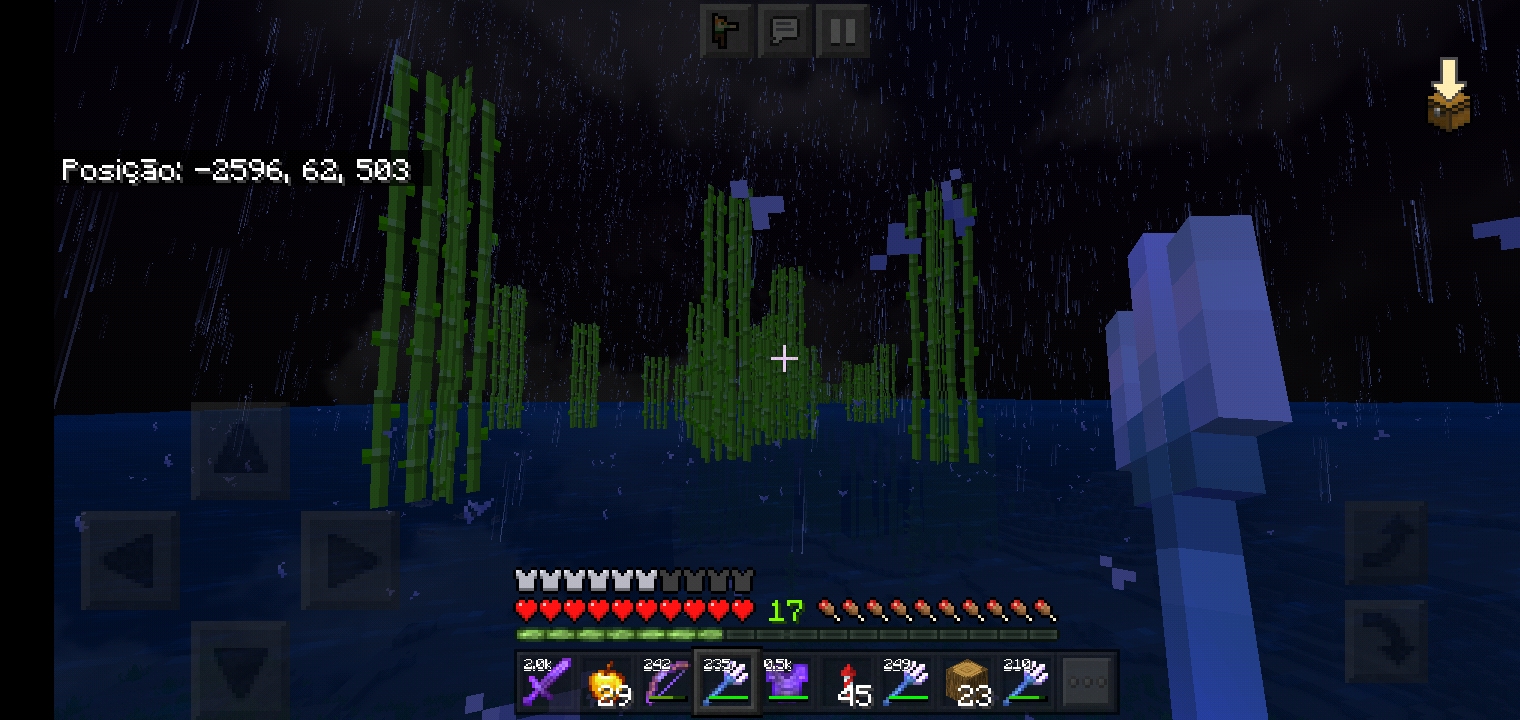This screenshot has height=720, width=1520.
Task: Select the firework rockets stack of 45
Action: pyautogui.click(x=847, y=683)
